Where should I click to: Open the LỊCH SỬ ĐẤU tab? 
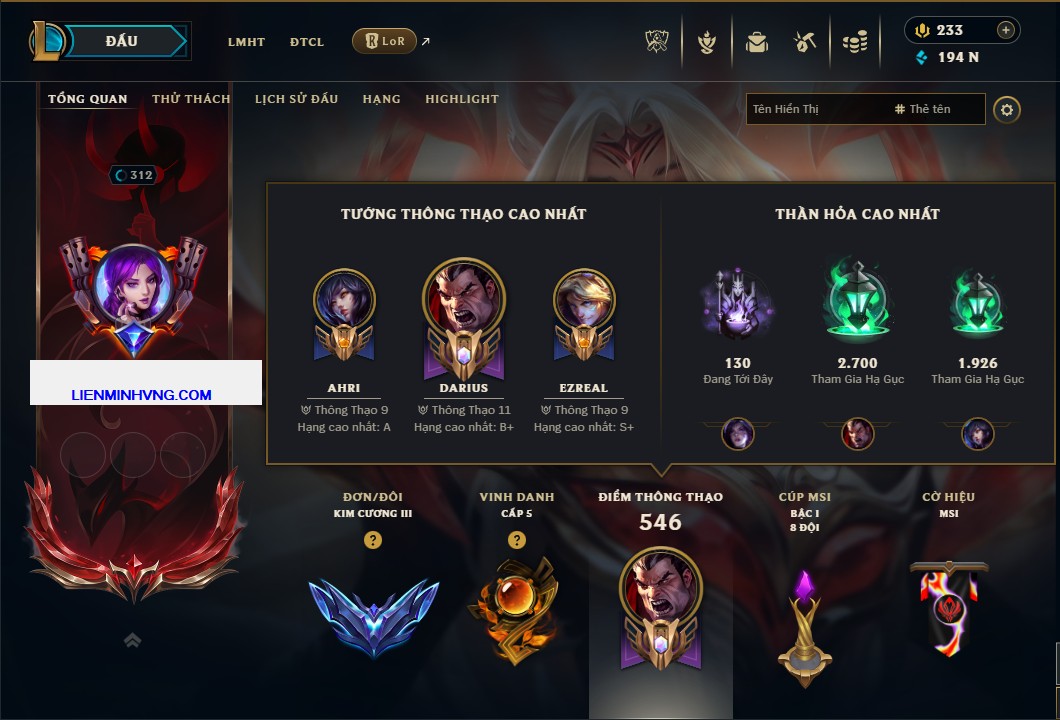point(296,99)
